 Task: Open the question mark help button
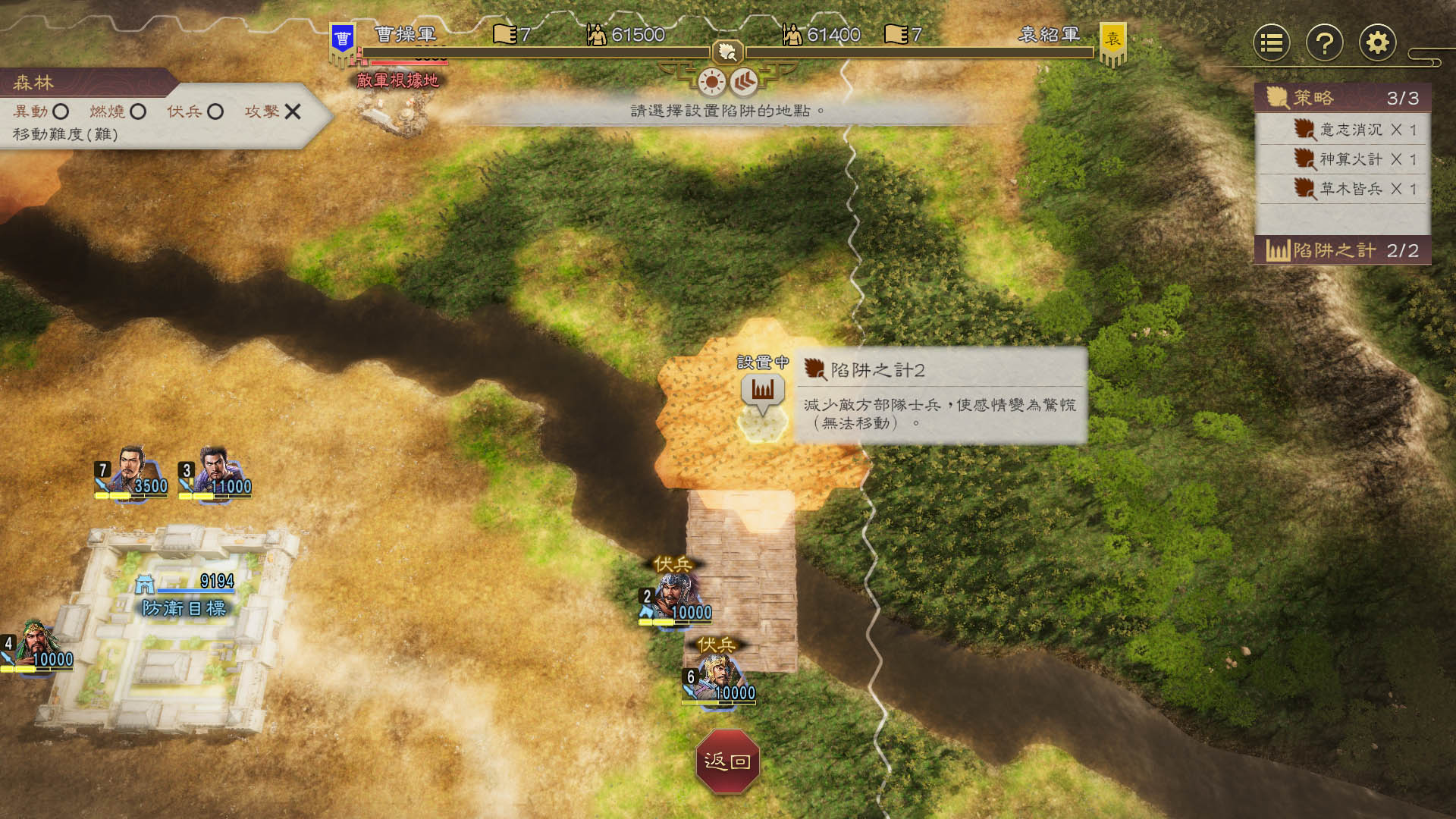pyautogui.click(x=1324, y=43)
